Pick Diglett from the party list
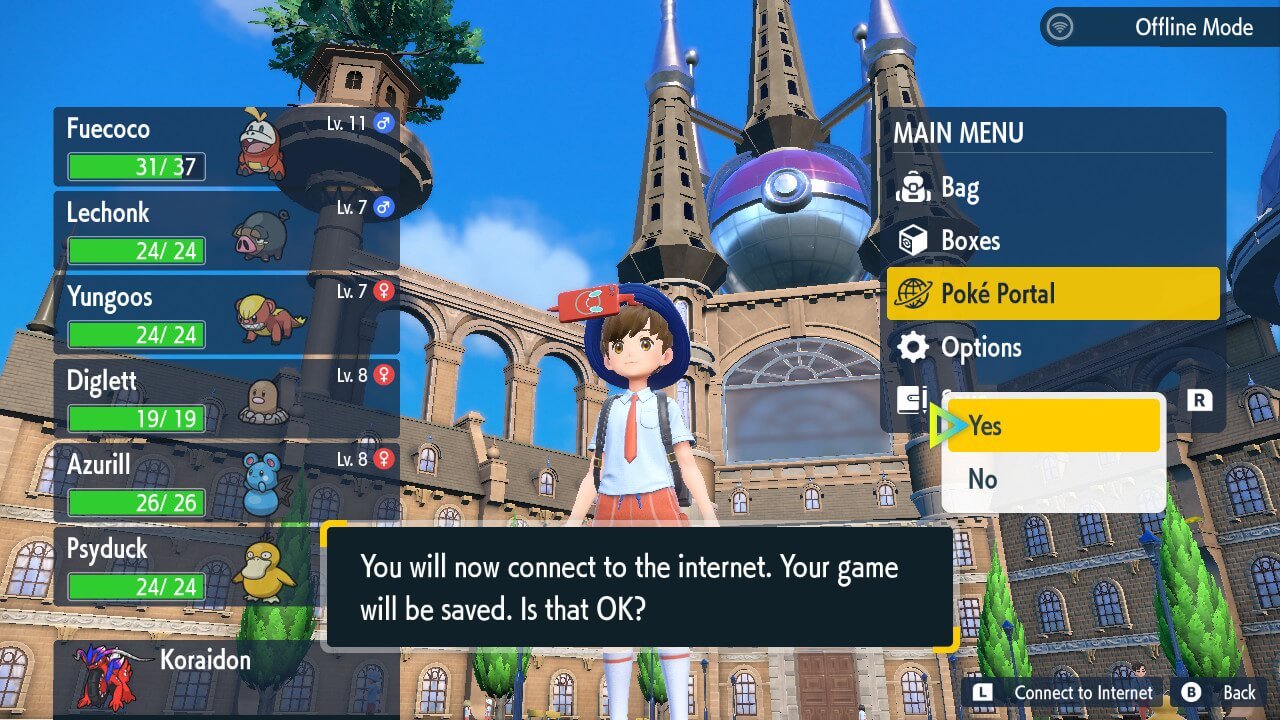 pos(226,398)
